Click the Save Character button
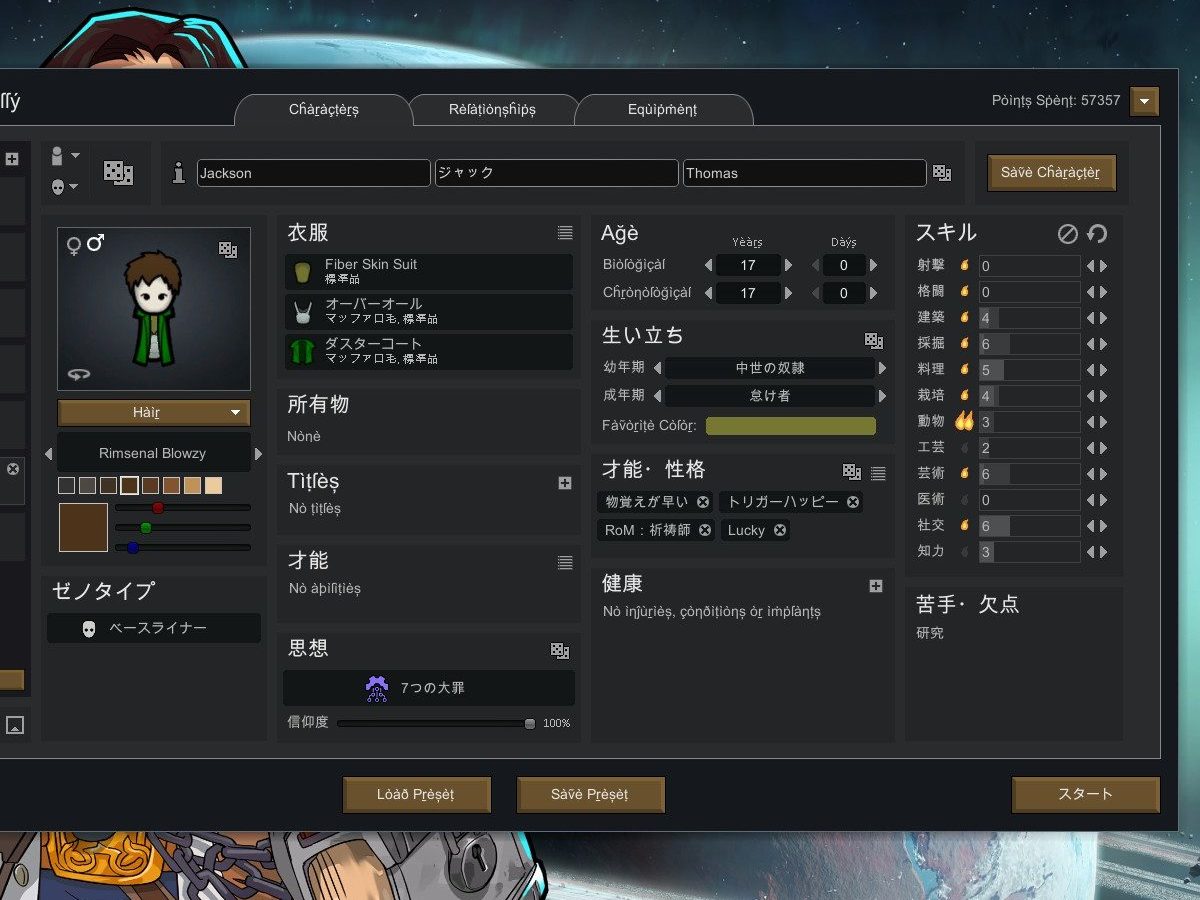The width and height of the screenshot is (1200, 900). [x=1050, y=172]
